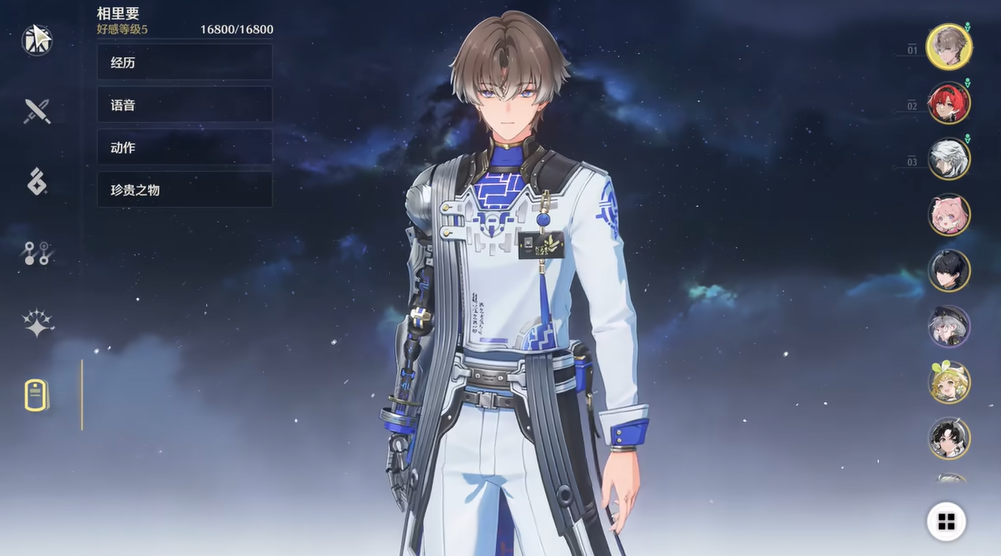Open the 经历 (Experience) entry
The width and height of the screenshot is (1001, 556).
pos(184,62)
